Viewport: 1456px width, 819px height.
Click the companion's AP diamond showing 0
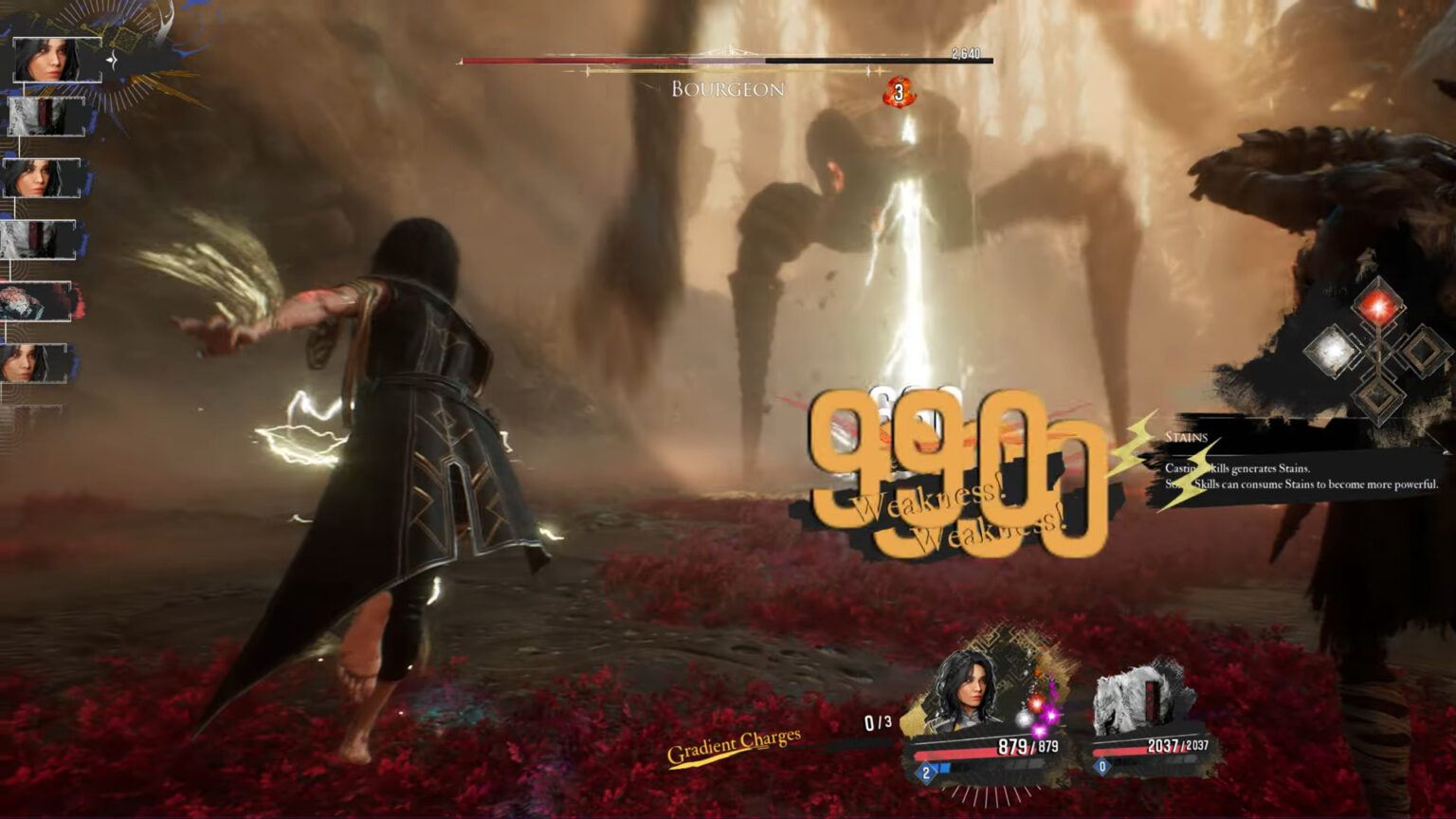click(x=1101, y=766)
